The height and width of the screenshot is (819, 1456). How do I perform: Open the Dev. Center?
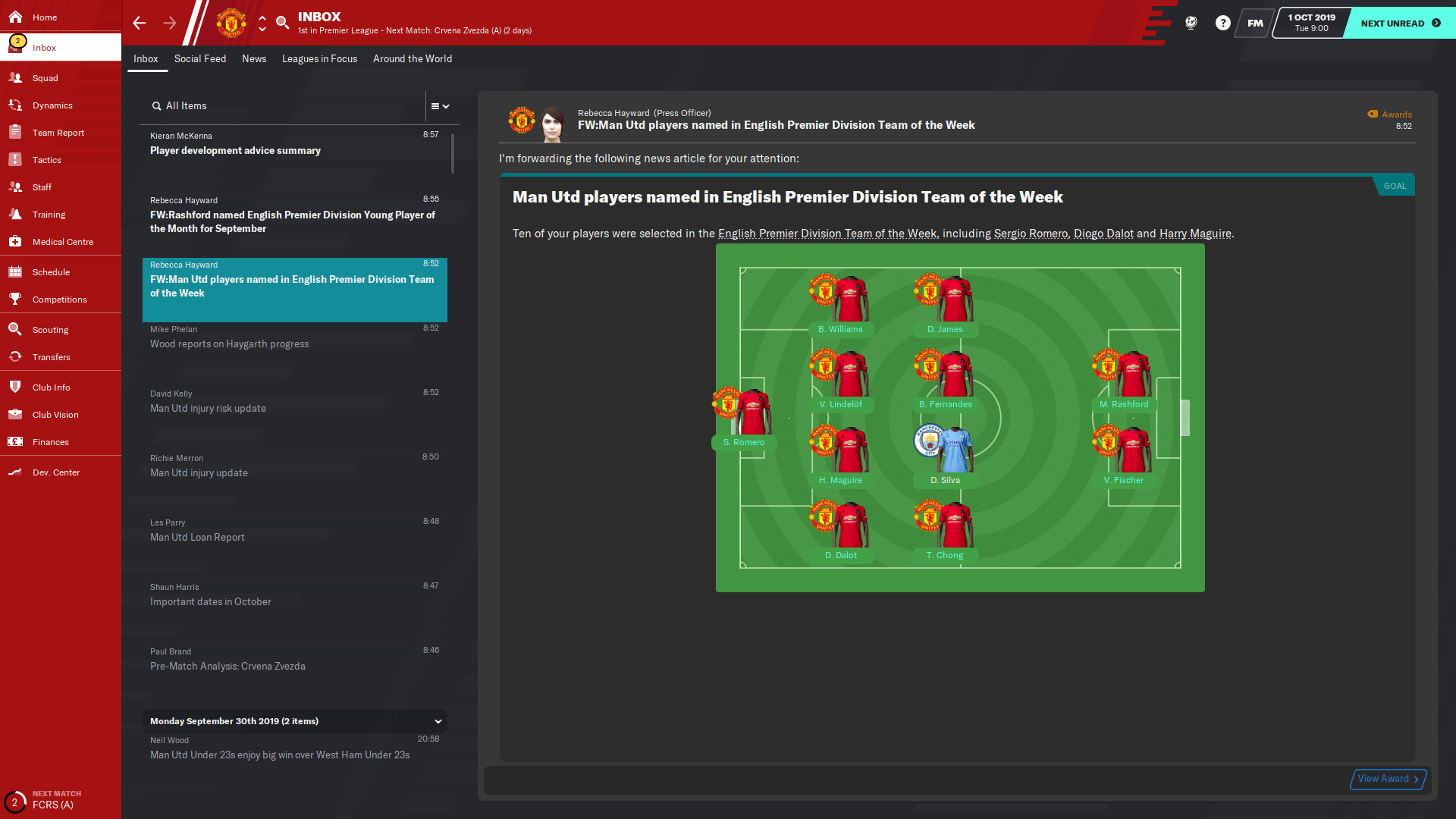click(x=55, y=472)
